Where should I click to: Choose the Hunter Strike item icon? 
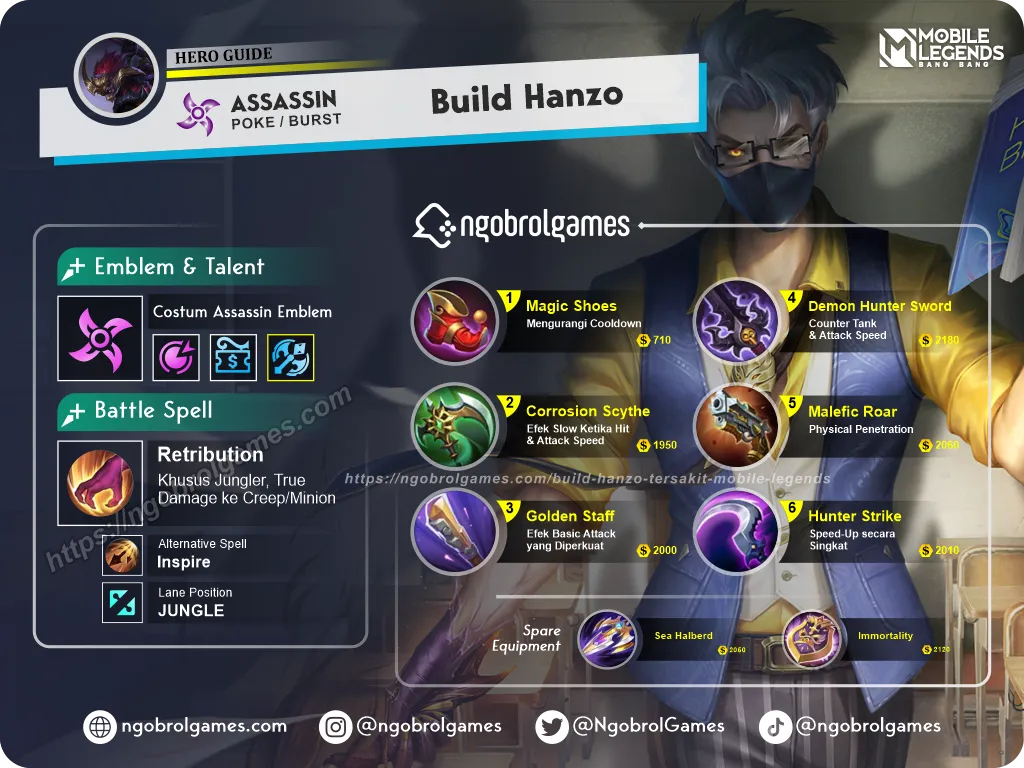click(736, 532)
